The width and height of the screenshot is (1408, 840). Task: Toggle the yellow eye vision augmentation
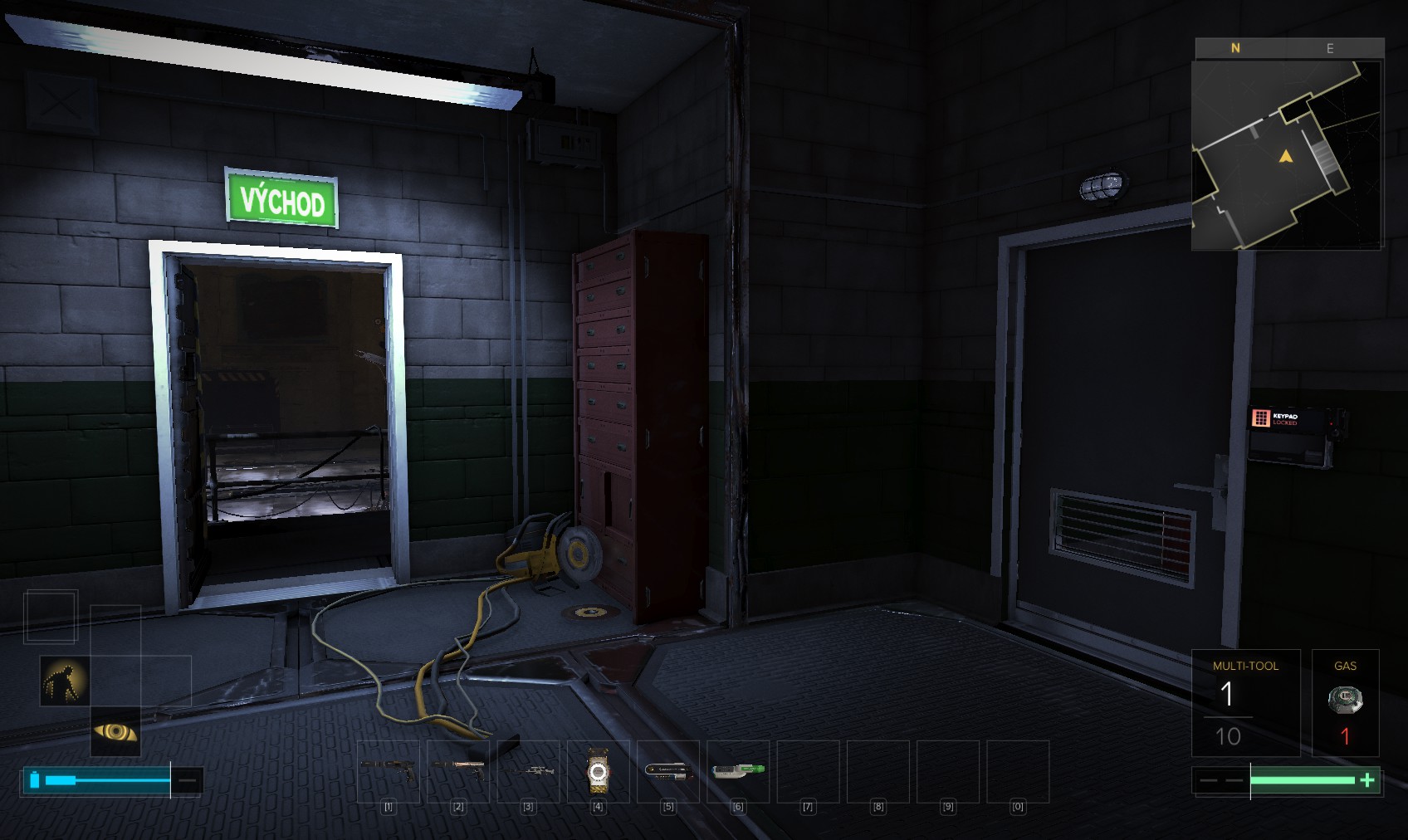pyautogui.click(x=115, y=731)
